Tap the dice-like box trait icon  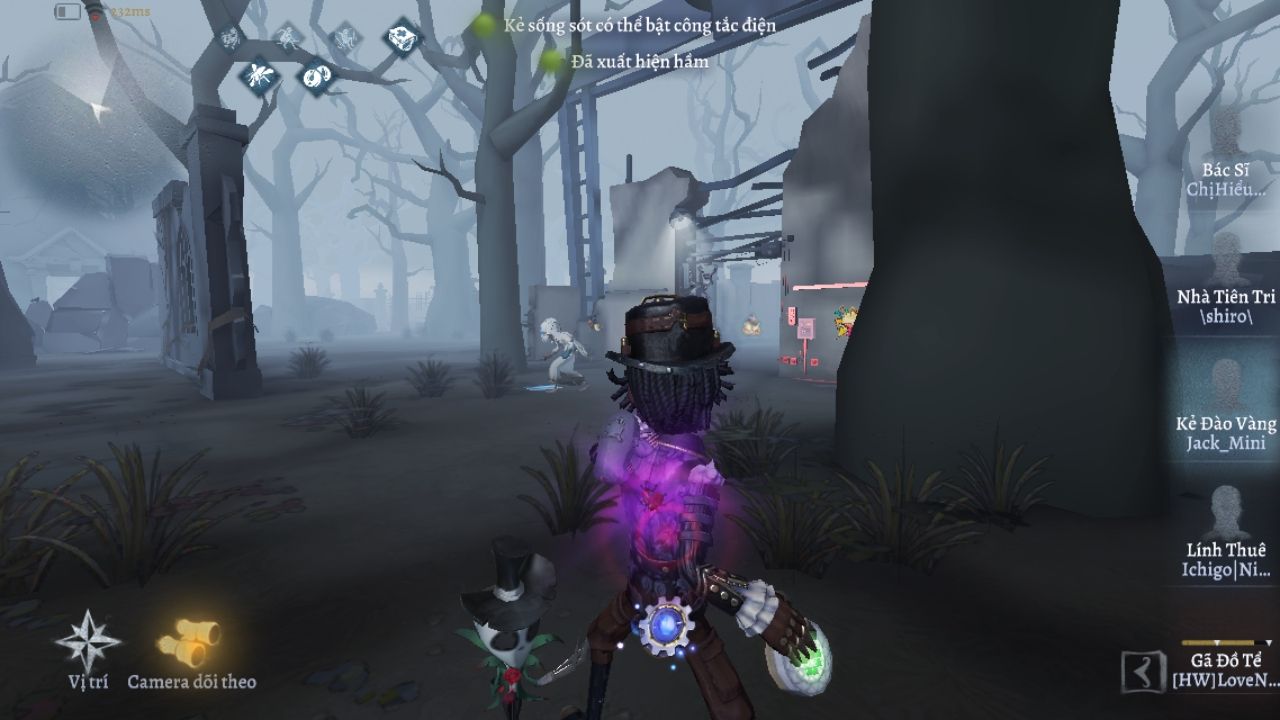pos(402,39)
